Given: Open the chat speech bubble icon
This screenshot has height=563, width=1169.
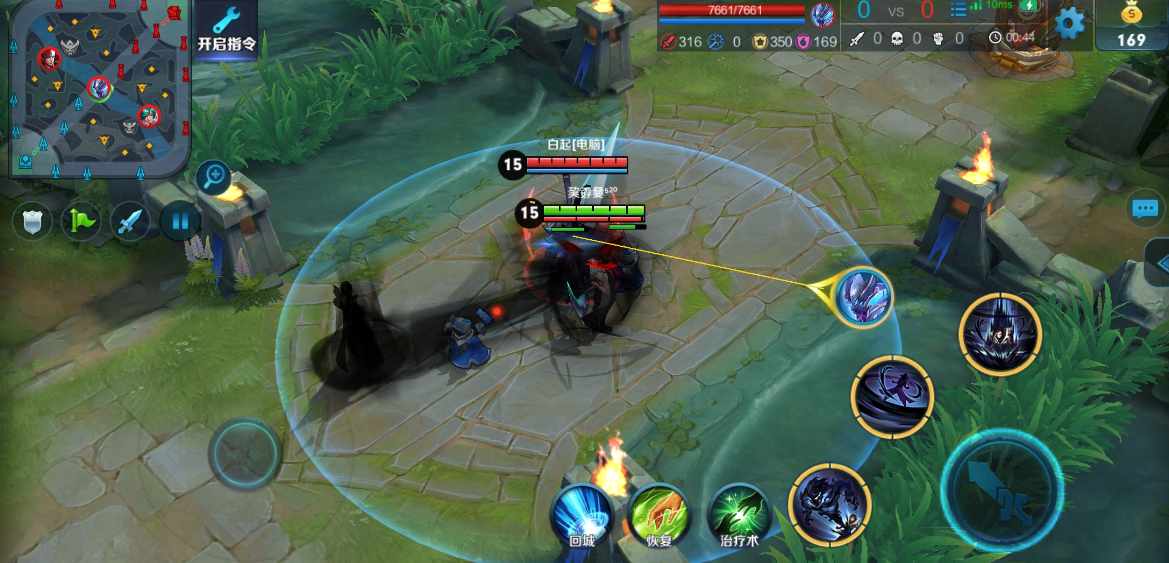Looking at the screenshot, I should (x=1146, y=208).
